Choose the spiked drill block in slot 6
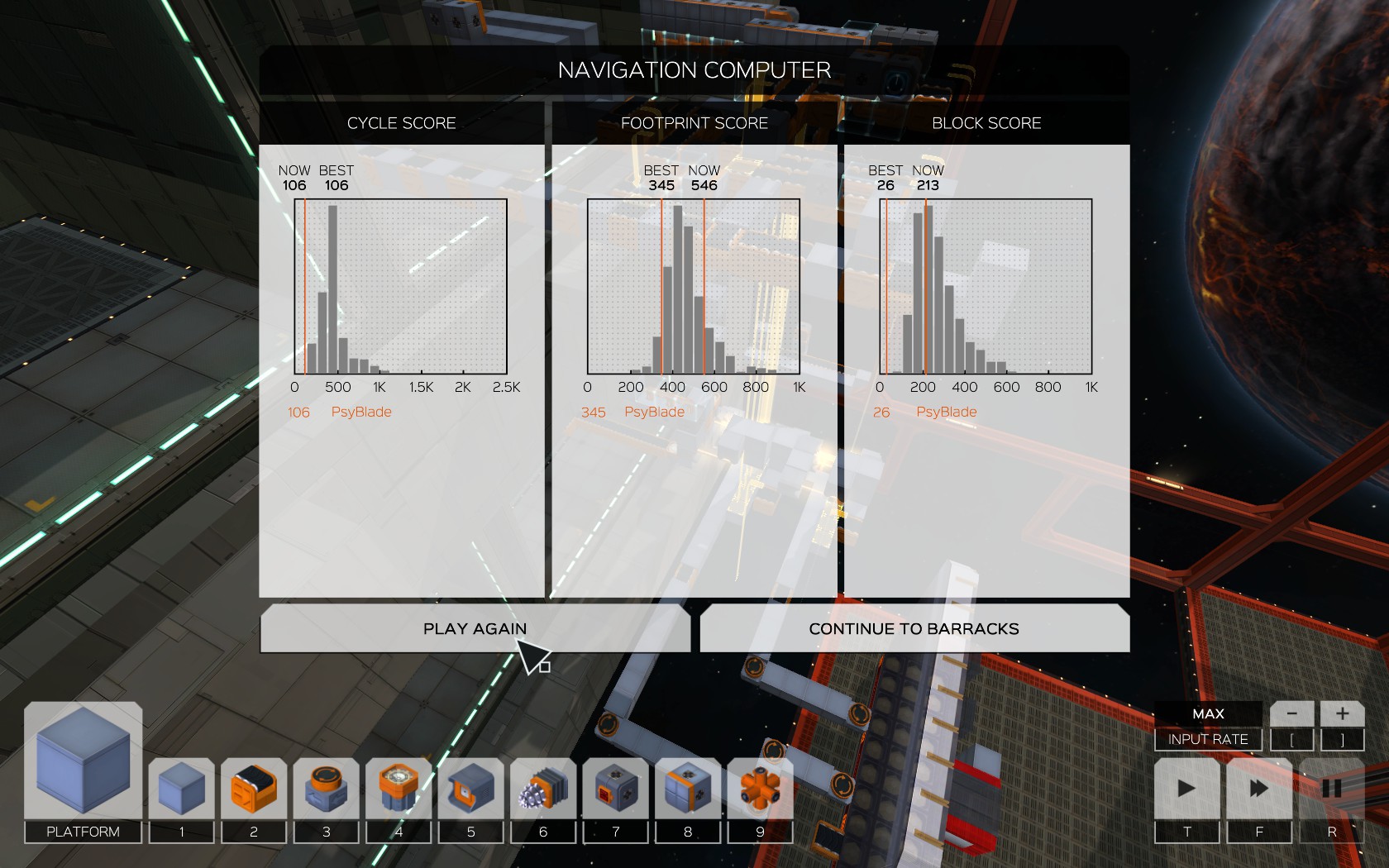Viewport: 1389px width, 868px height. pos(543,789)
